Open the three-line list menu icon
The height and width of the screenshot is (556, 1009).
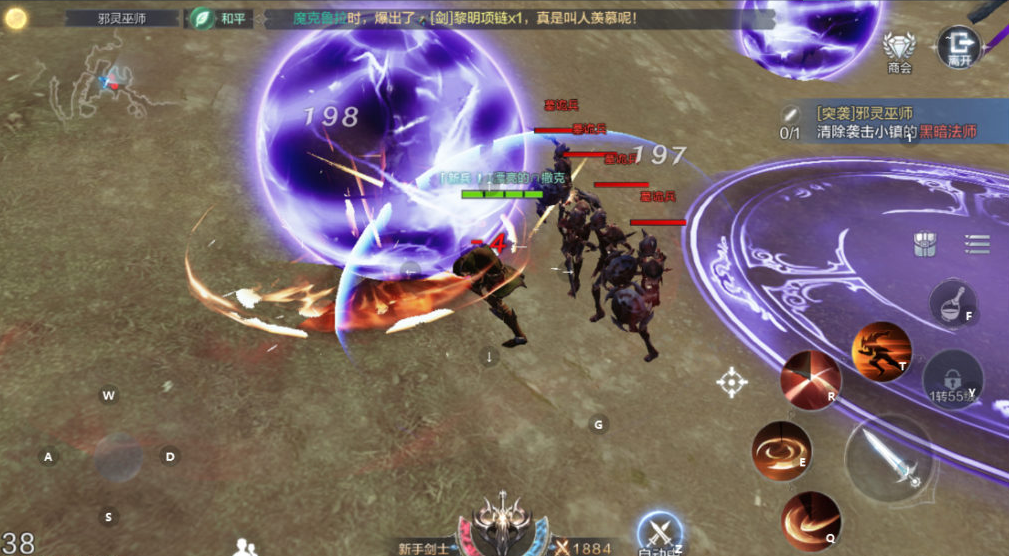[x=977, y=243]
